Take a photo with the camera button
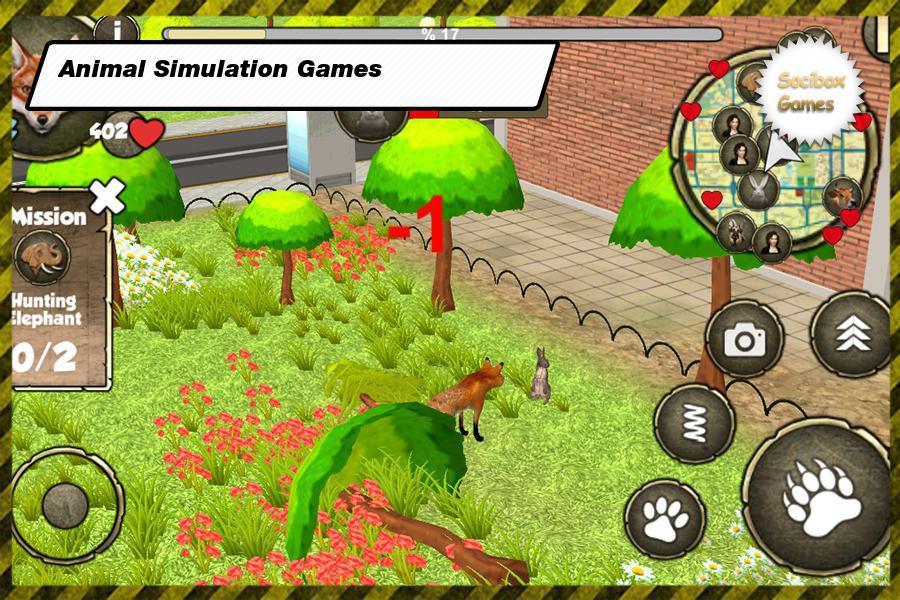Screen dimensions: 900x600 [744, 340]
